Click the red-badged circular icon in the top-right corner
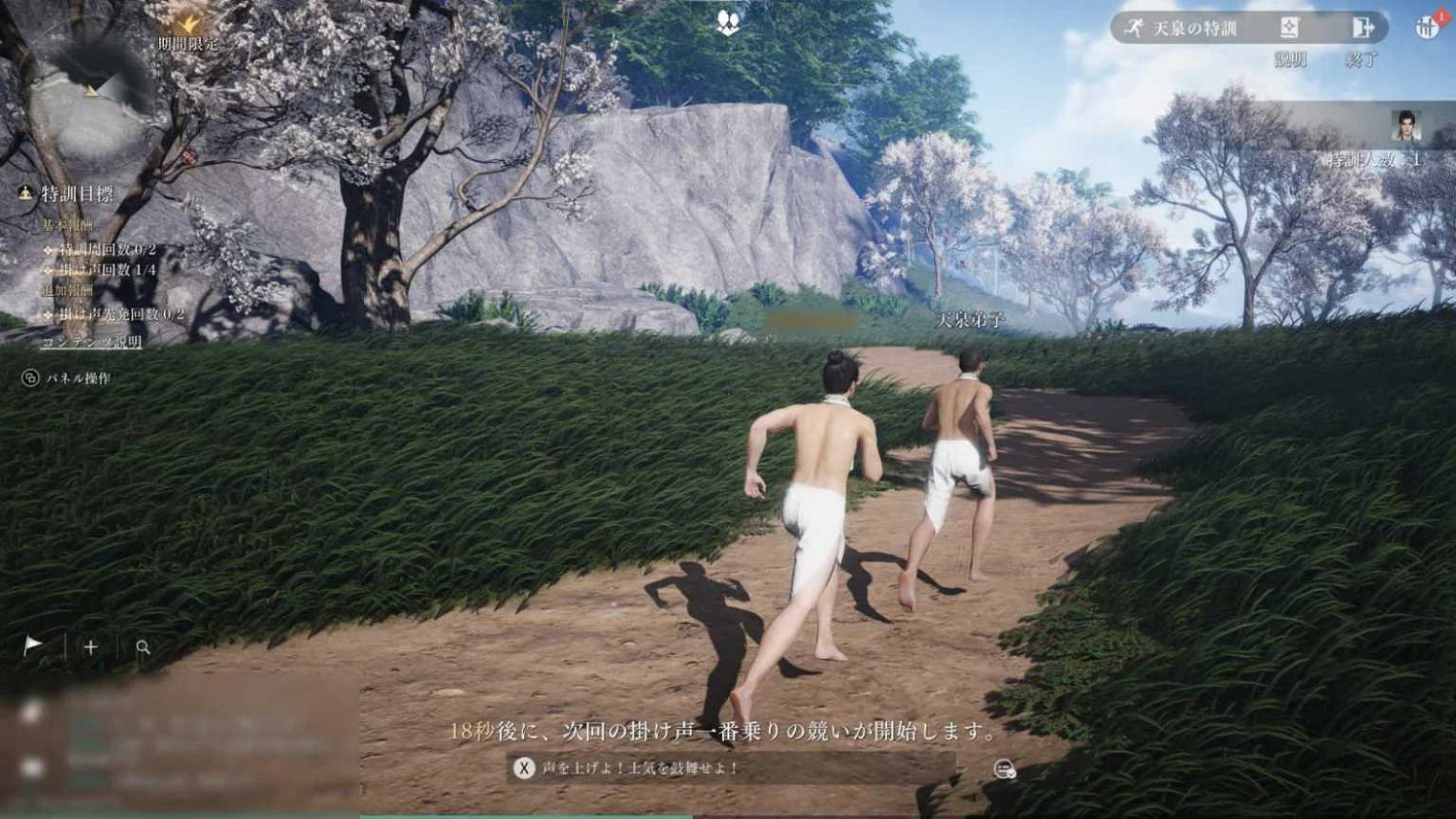The height and width of the screenshot is (819, 1456). (x=1427, y=25)
